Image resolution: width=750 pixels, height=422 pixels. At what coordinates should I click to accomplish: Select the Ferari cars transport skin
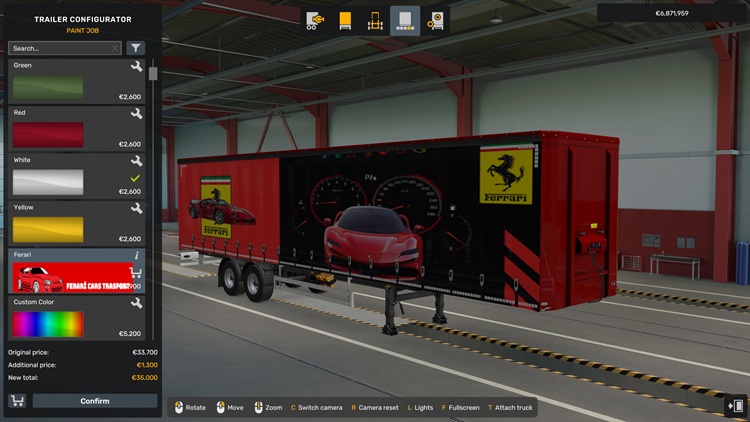(x=70, y=276)
